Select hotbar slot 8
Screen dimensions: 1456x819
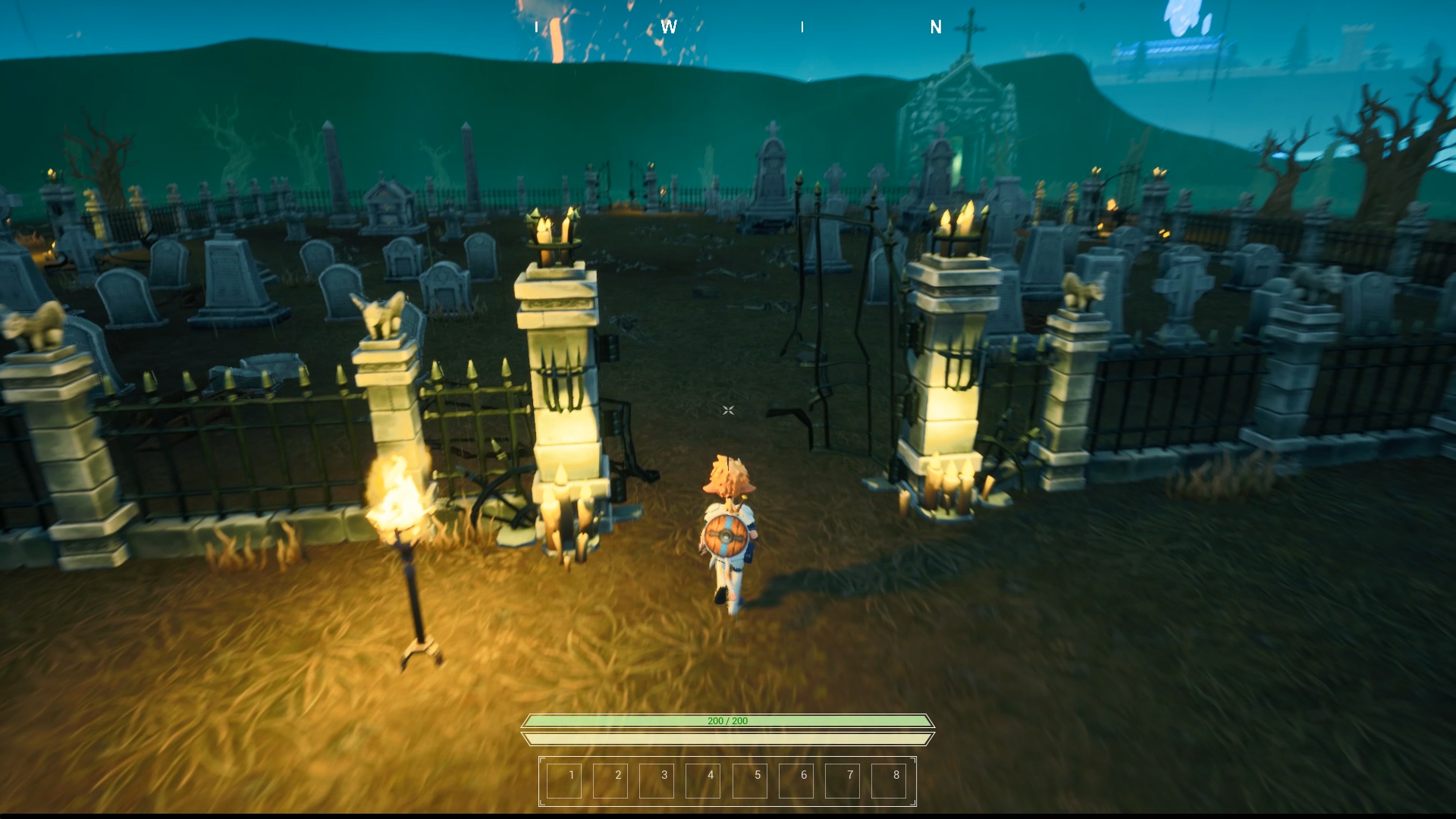tap(889, 777)
